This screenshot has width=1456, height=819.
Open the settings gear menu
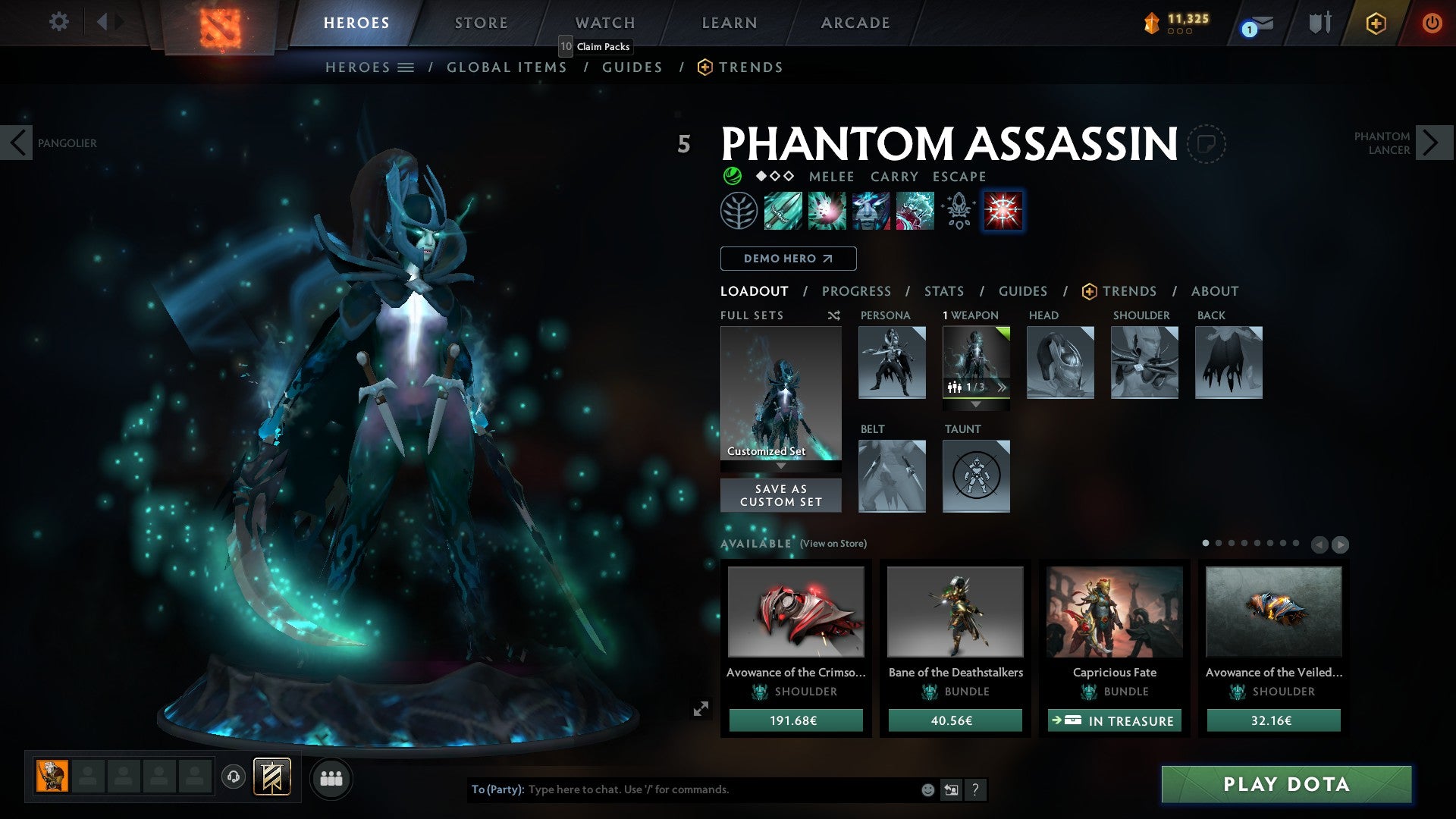58,22
